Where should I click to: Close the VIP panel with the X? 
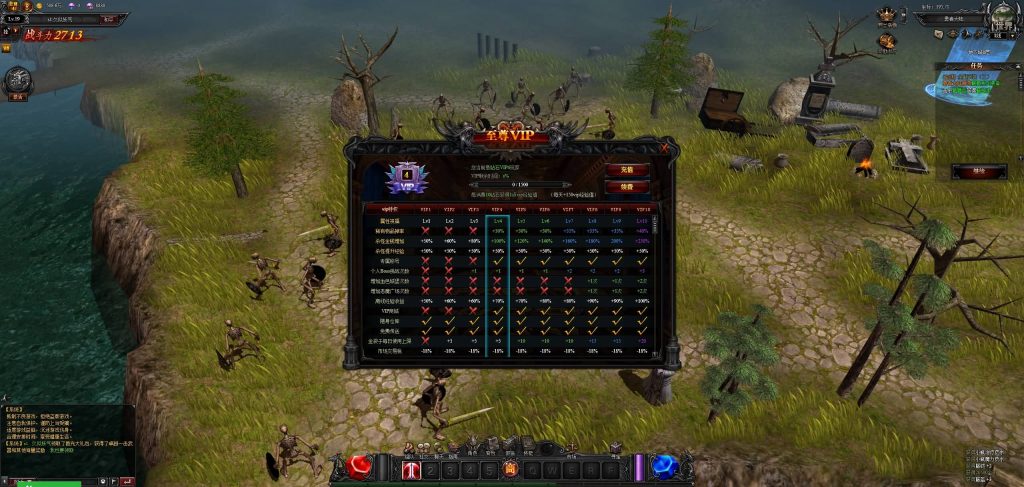(664, 147)
